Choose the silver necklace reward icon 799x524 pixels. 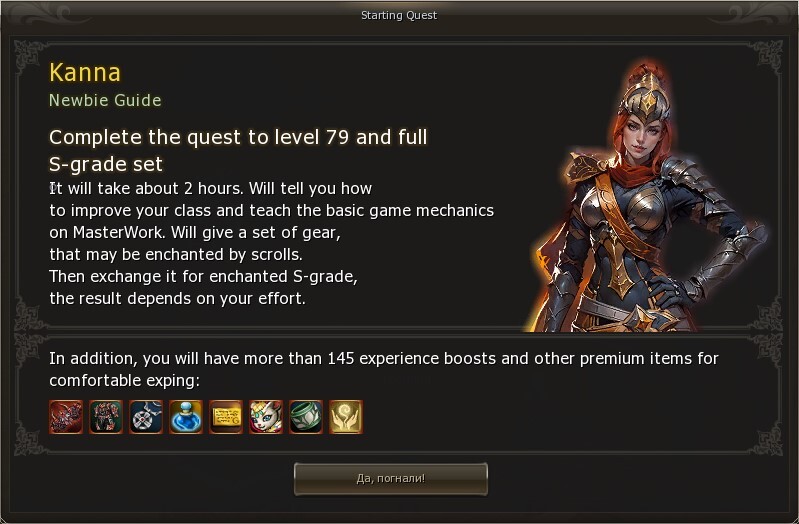point(146,417)
